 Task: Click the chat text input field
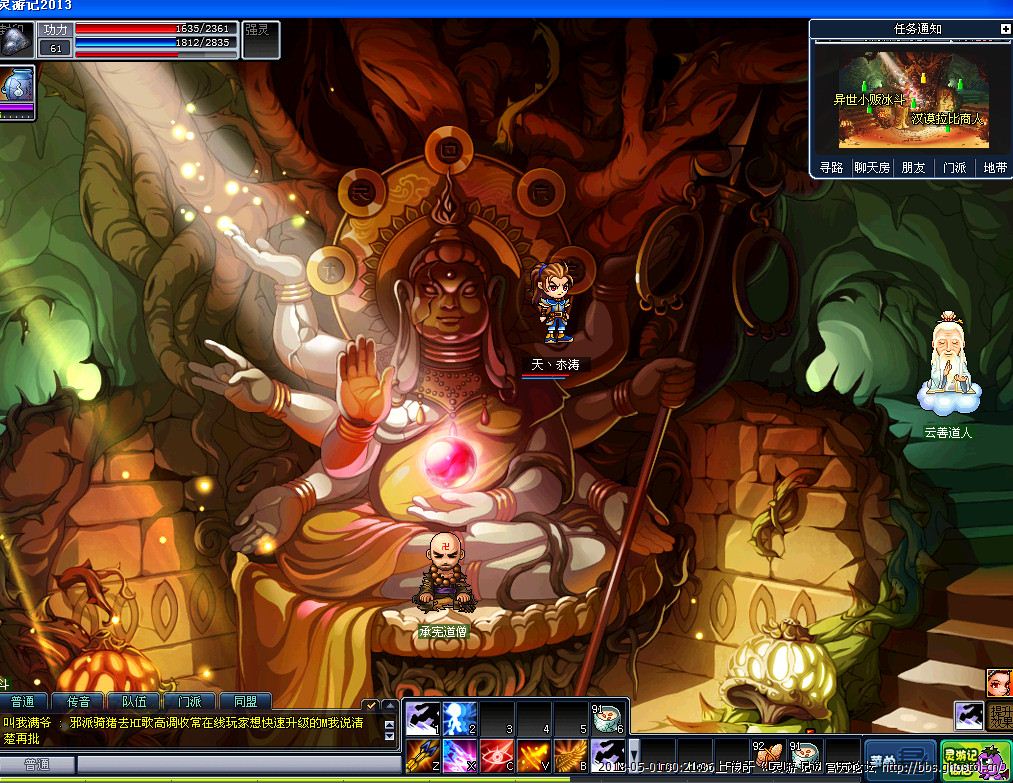[x=220, y=765]
